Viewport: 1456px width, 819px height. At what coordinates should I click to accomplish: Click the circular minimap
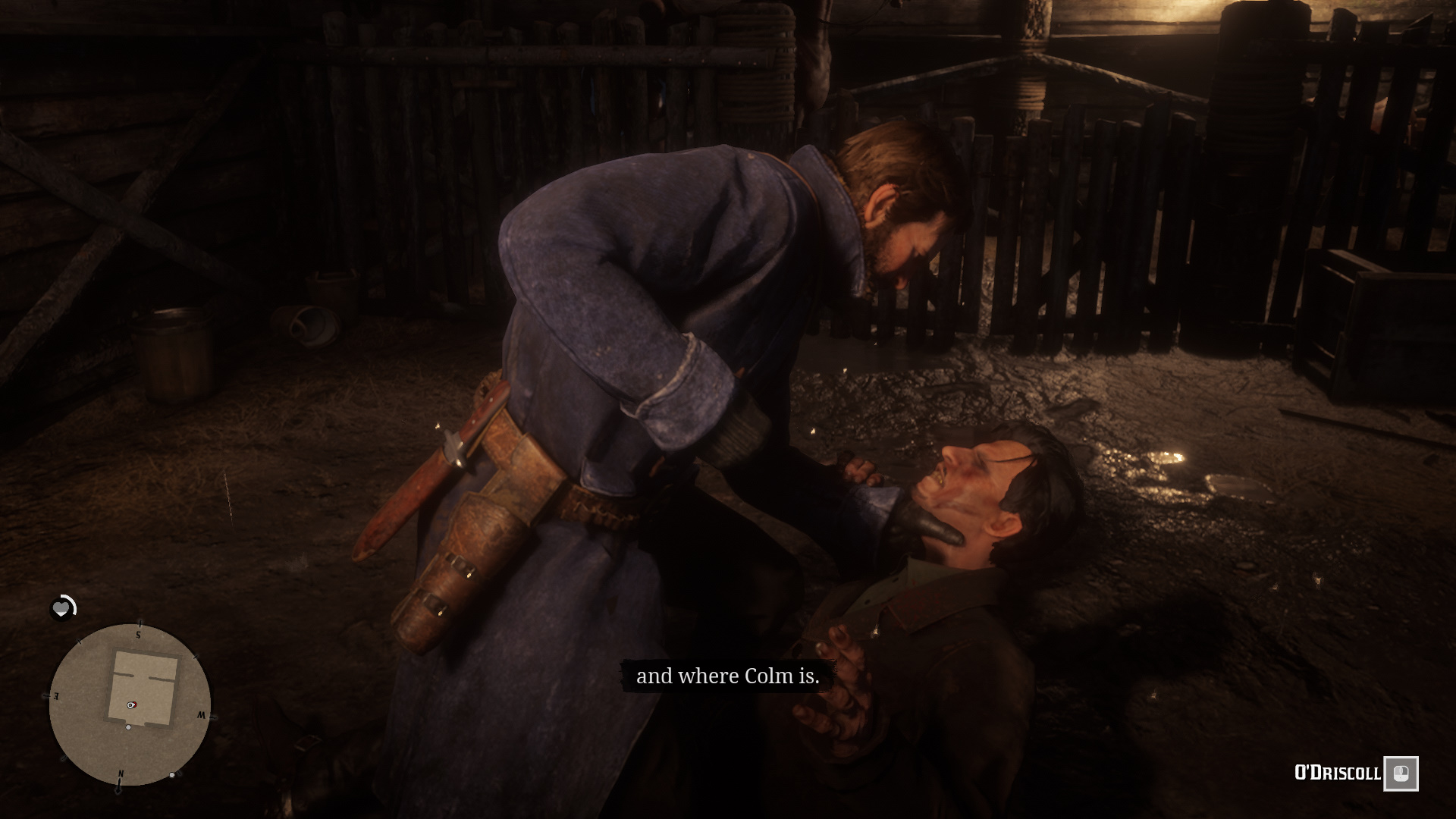[x=130, y=704]
